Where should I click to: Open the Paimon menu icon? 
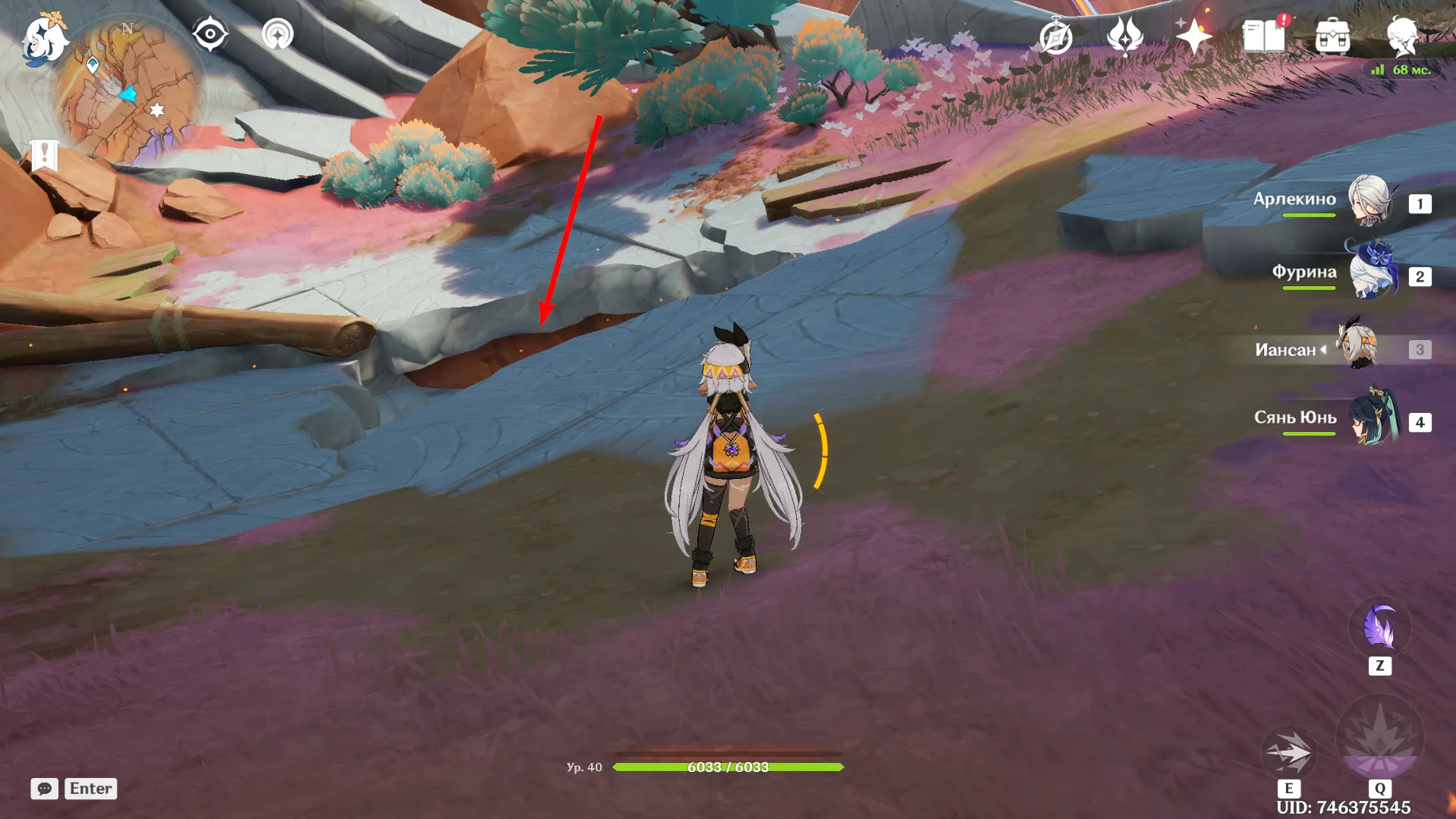[43, 39]
